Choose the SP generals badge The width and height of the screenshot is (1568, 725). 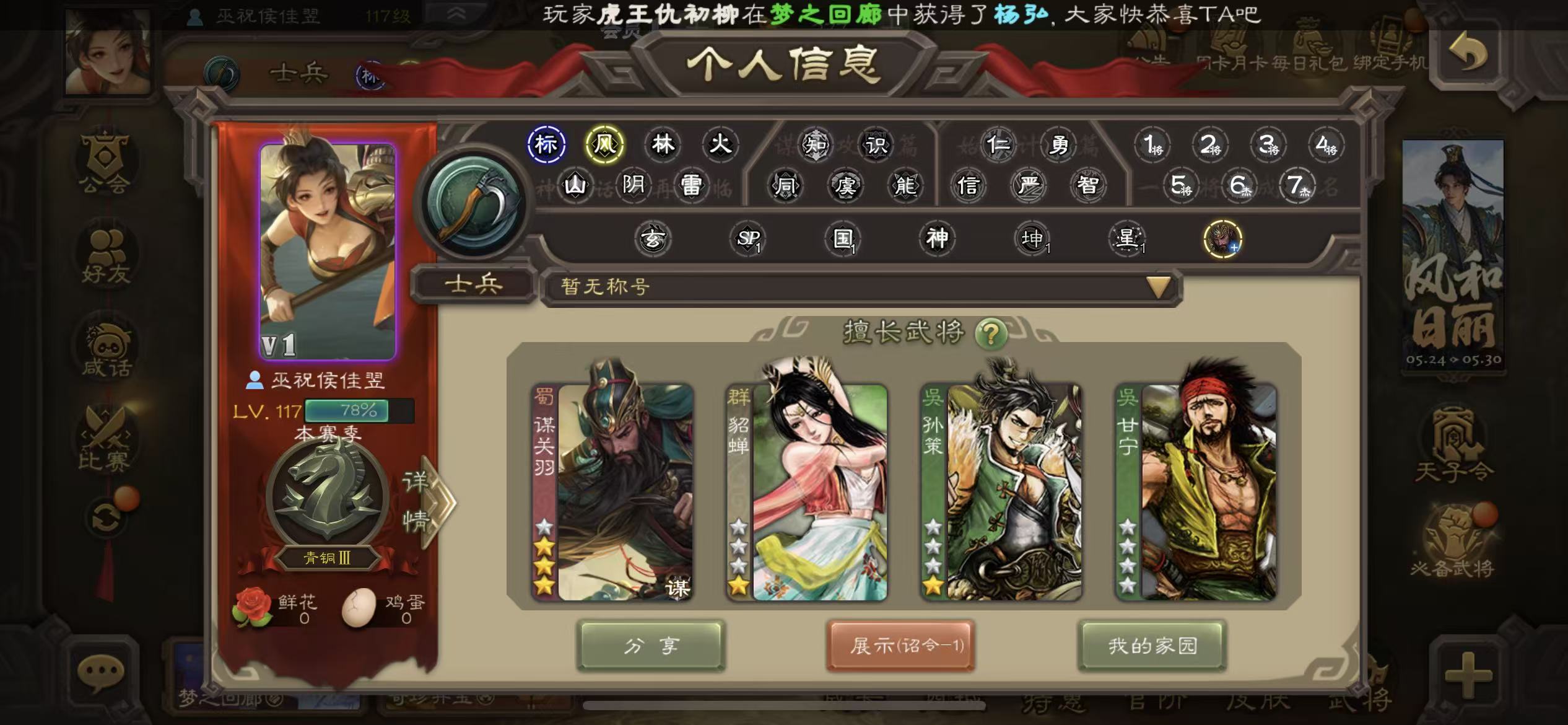[x=748, y=239]
